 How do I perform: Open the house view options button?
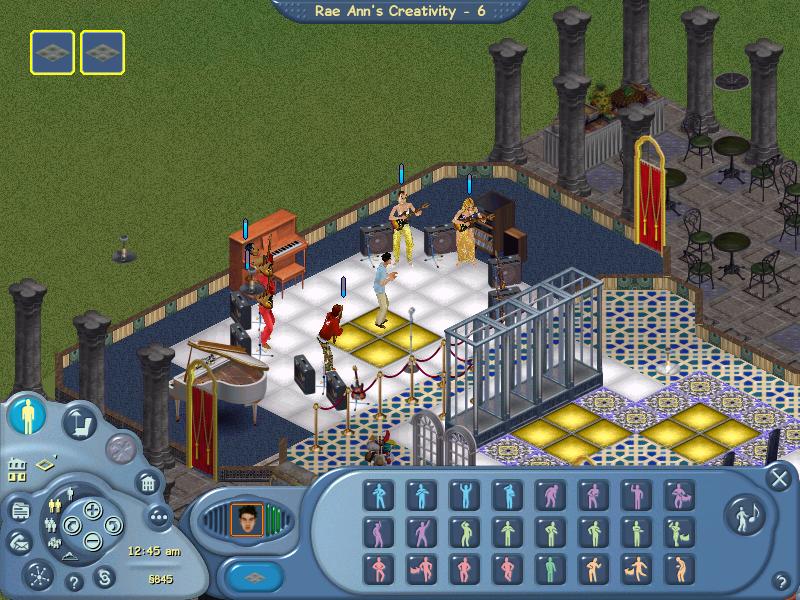click(147, 483)
